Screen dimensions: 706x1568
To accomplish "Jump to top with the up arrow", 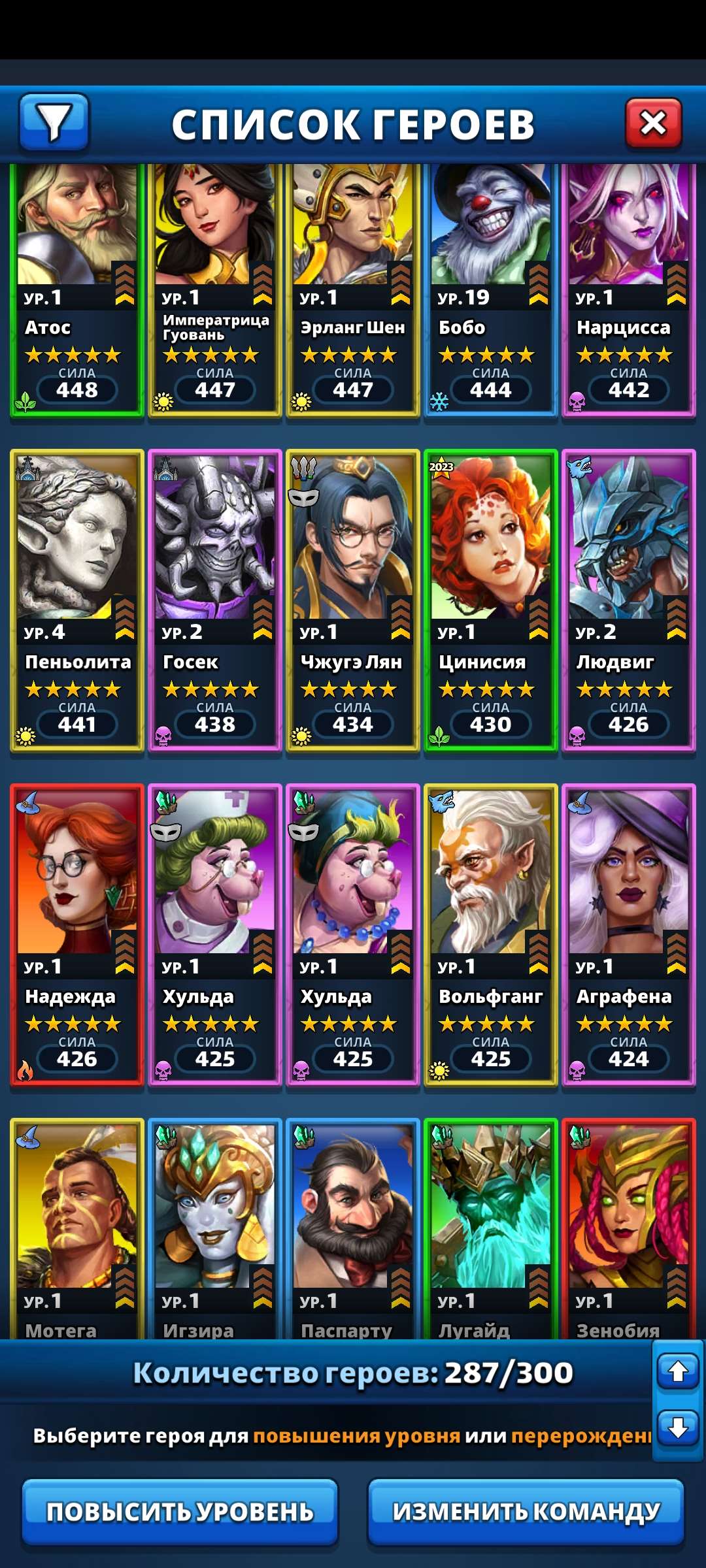I will pyautogui.click(x=678, y=1370).
